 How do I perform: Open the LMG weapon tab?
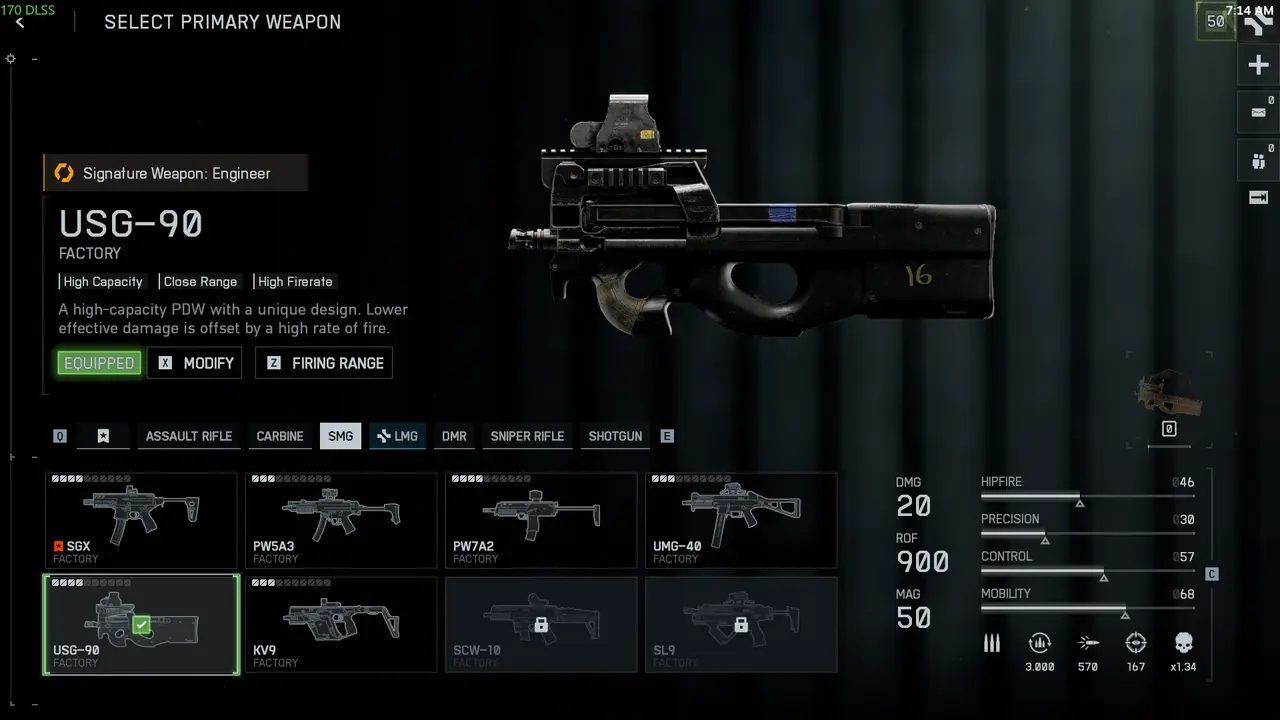(397, 436)
